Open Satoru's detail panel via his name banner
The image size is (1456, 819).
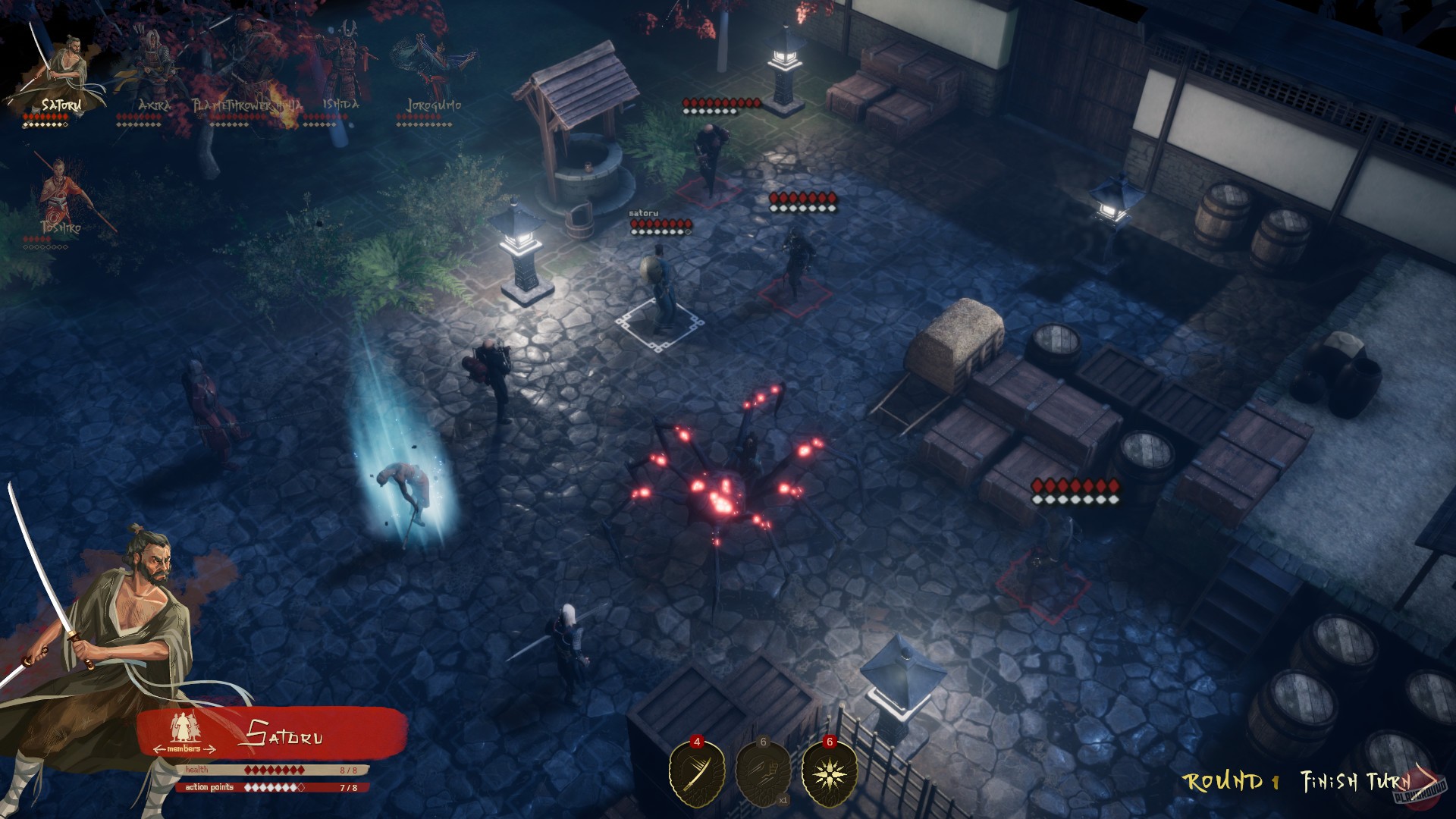pyautogui.click(x=287, y=734)
